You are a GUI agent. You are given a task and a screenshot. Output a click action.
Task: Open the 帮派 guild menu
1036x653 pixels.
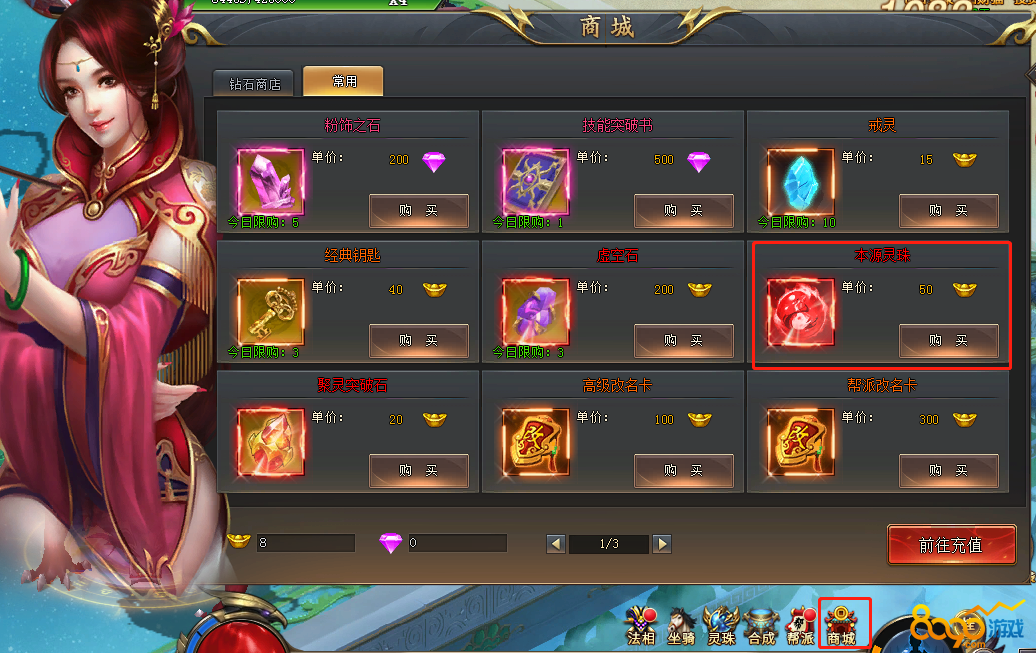click(800, 626)
